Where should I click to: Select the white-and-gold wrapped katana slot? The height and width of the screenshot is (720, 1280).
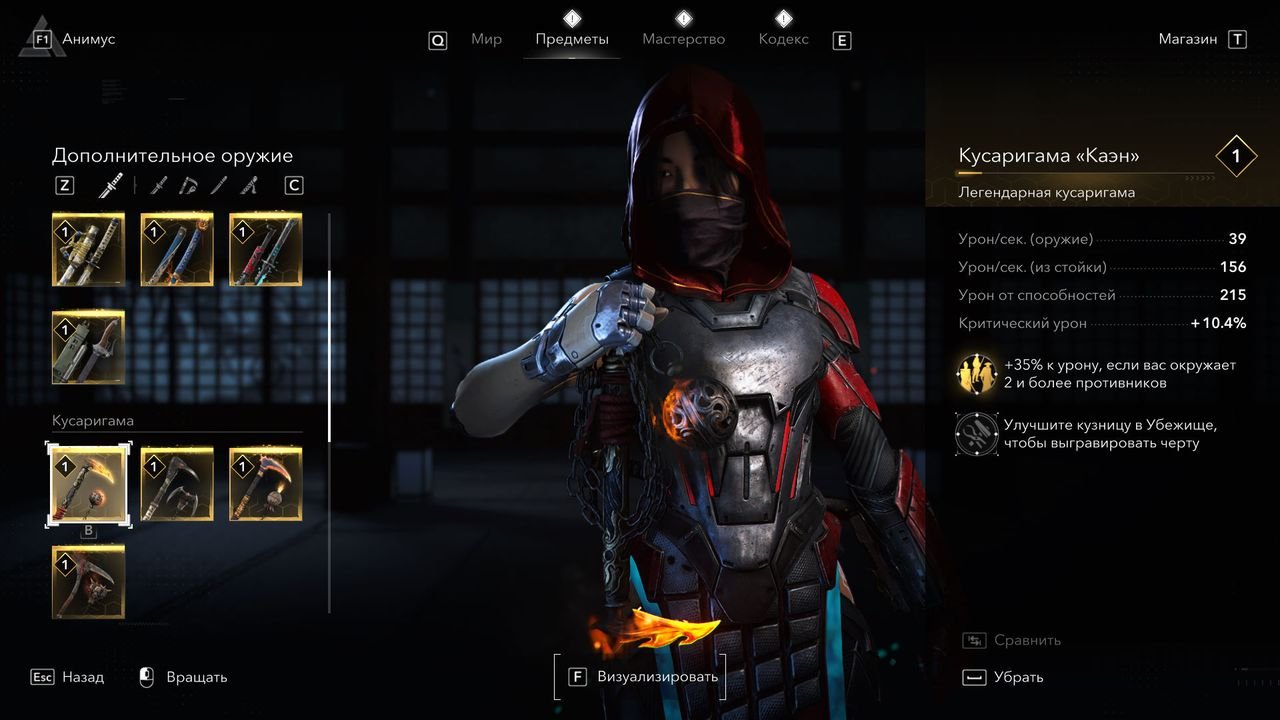click(88, 249)
